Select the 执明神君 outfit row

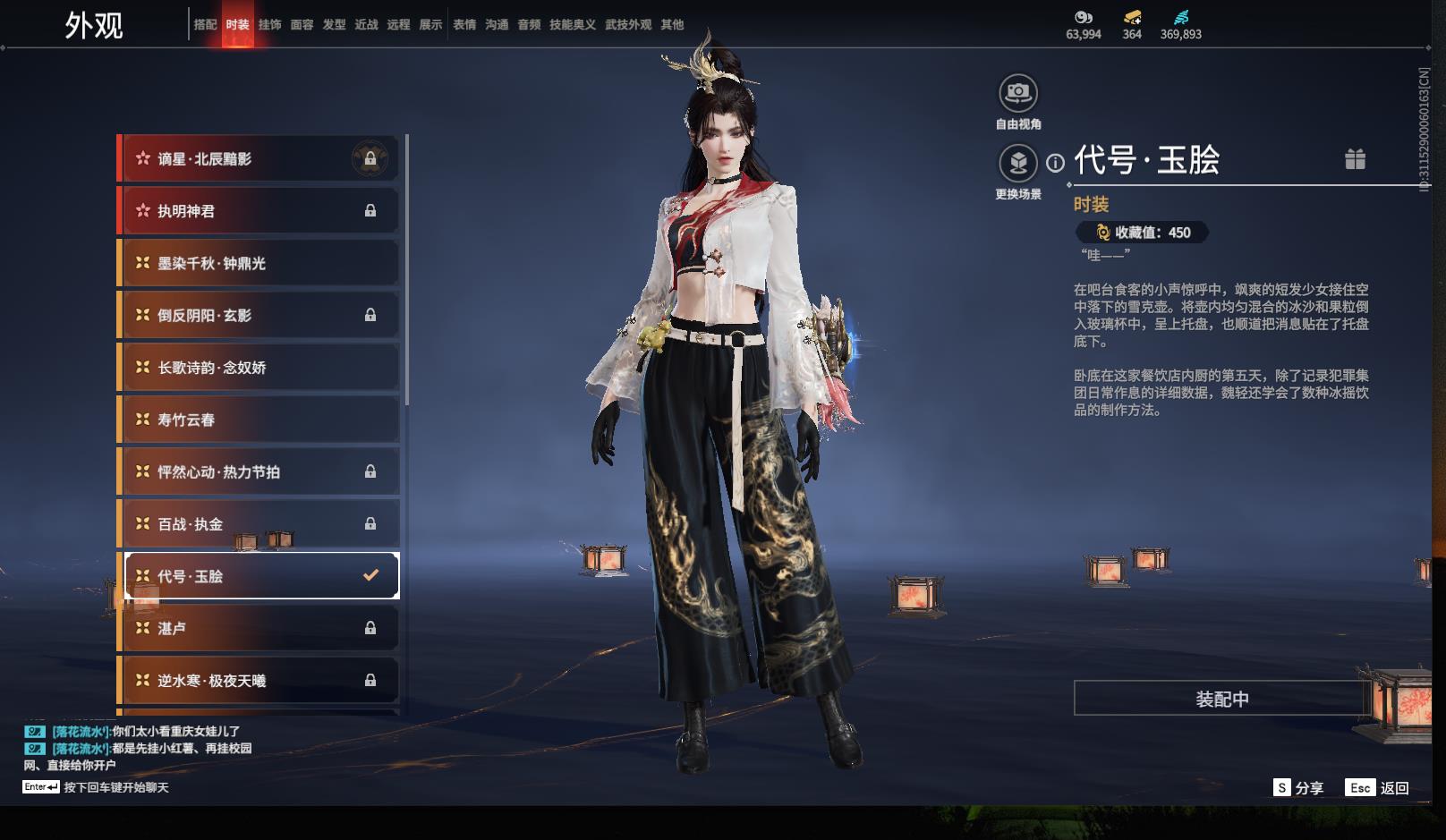(x=259, y=211)
